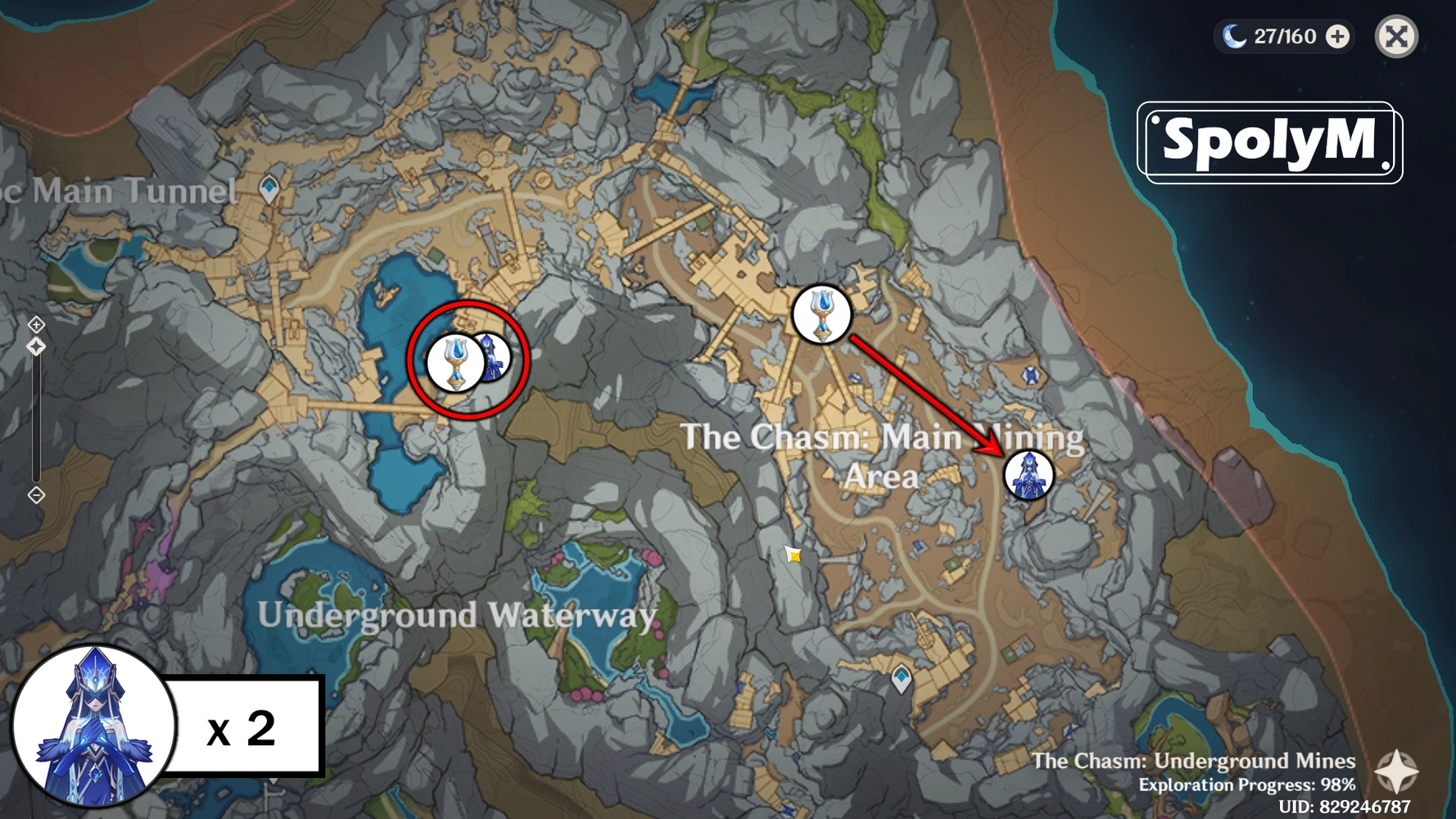Zoom out using the minus control below the slider
Screen dimensions: 1456x819
[36, 495]
